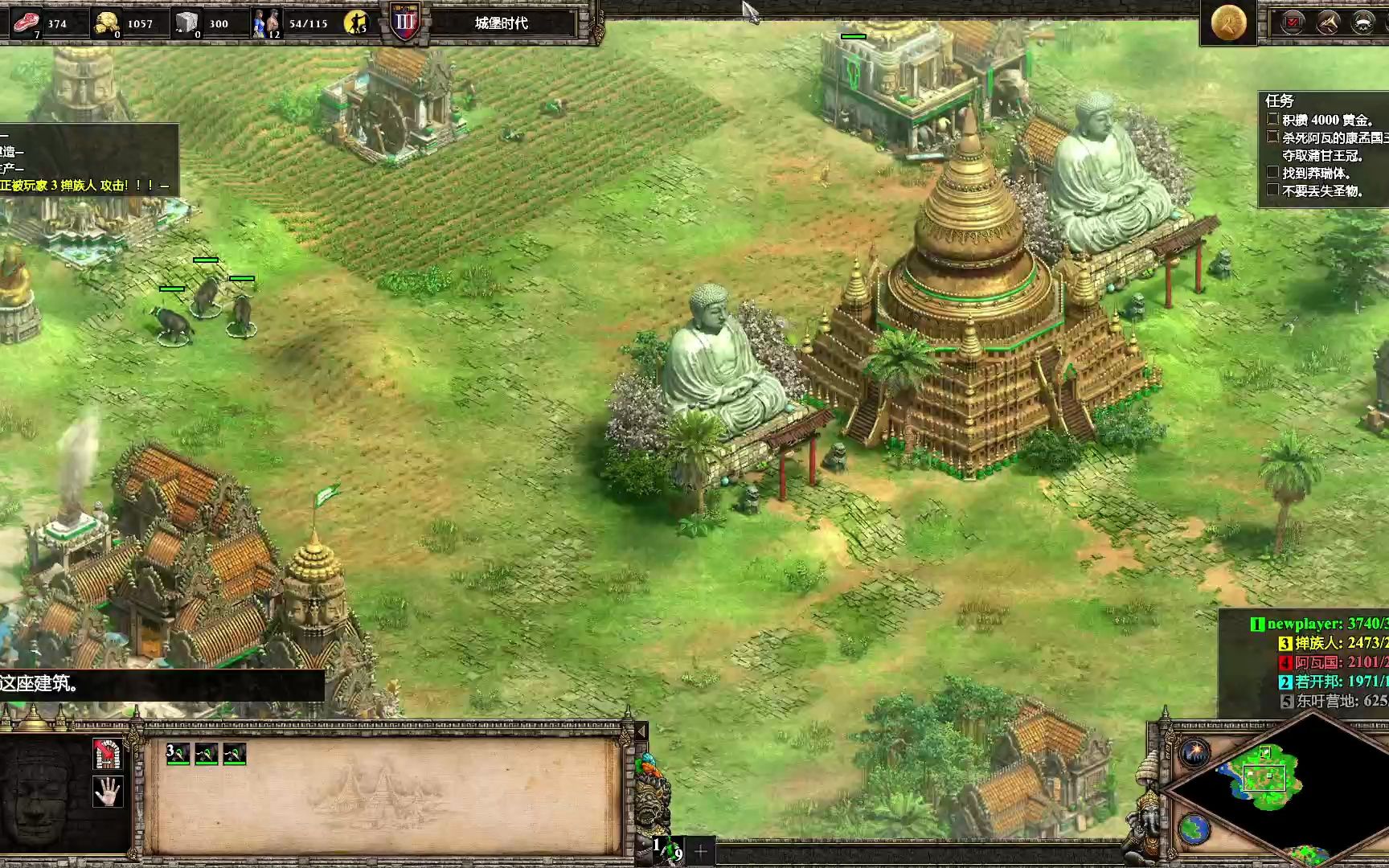This screenshot has width=1389, height=868.
Task: Open the objectives red checkmark icon
Action: coord(1293,23)
